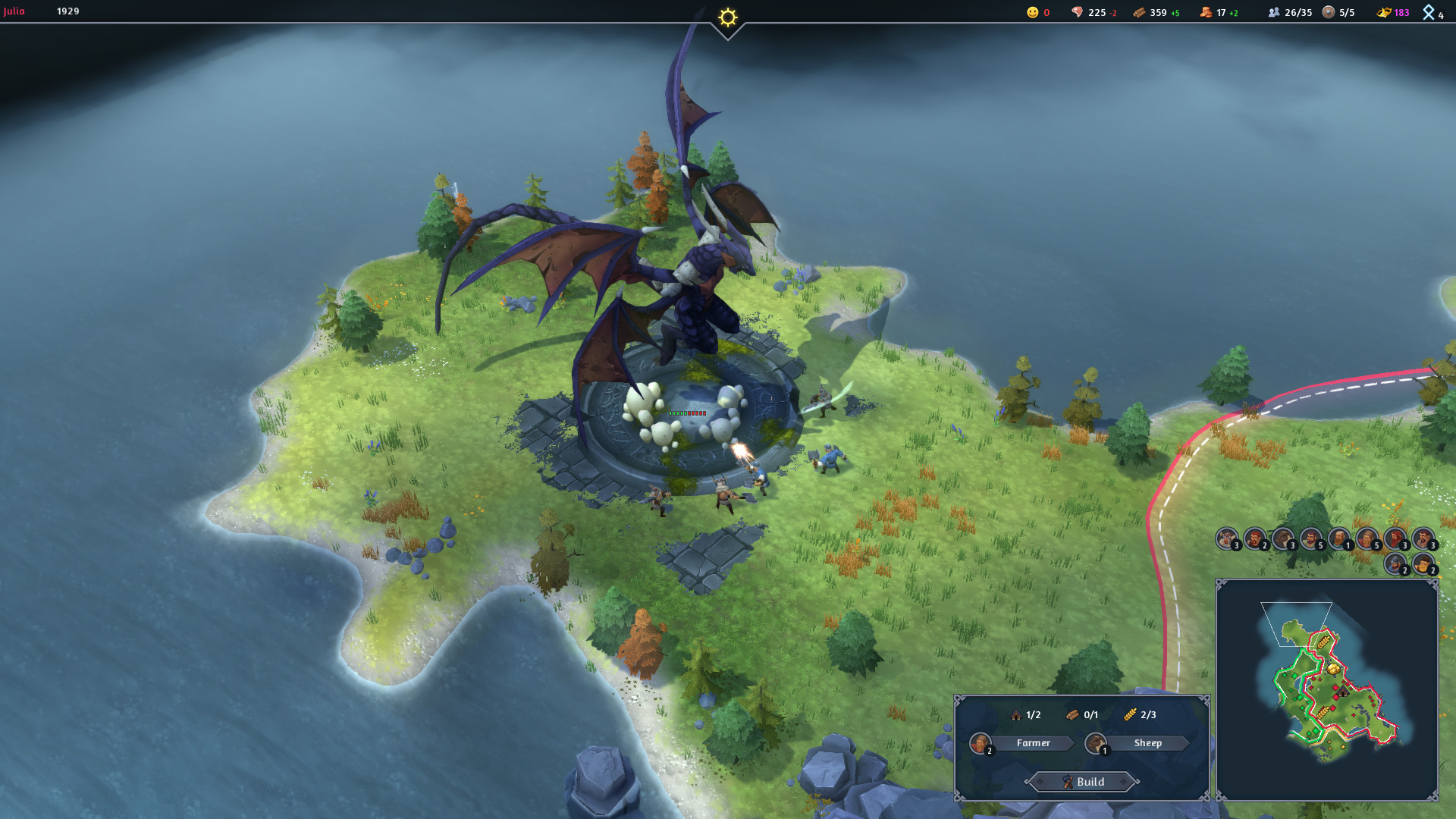The image size is (1456, 819).
Task: Click the player name Julia
Action: coord(14,11)
